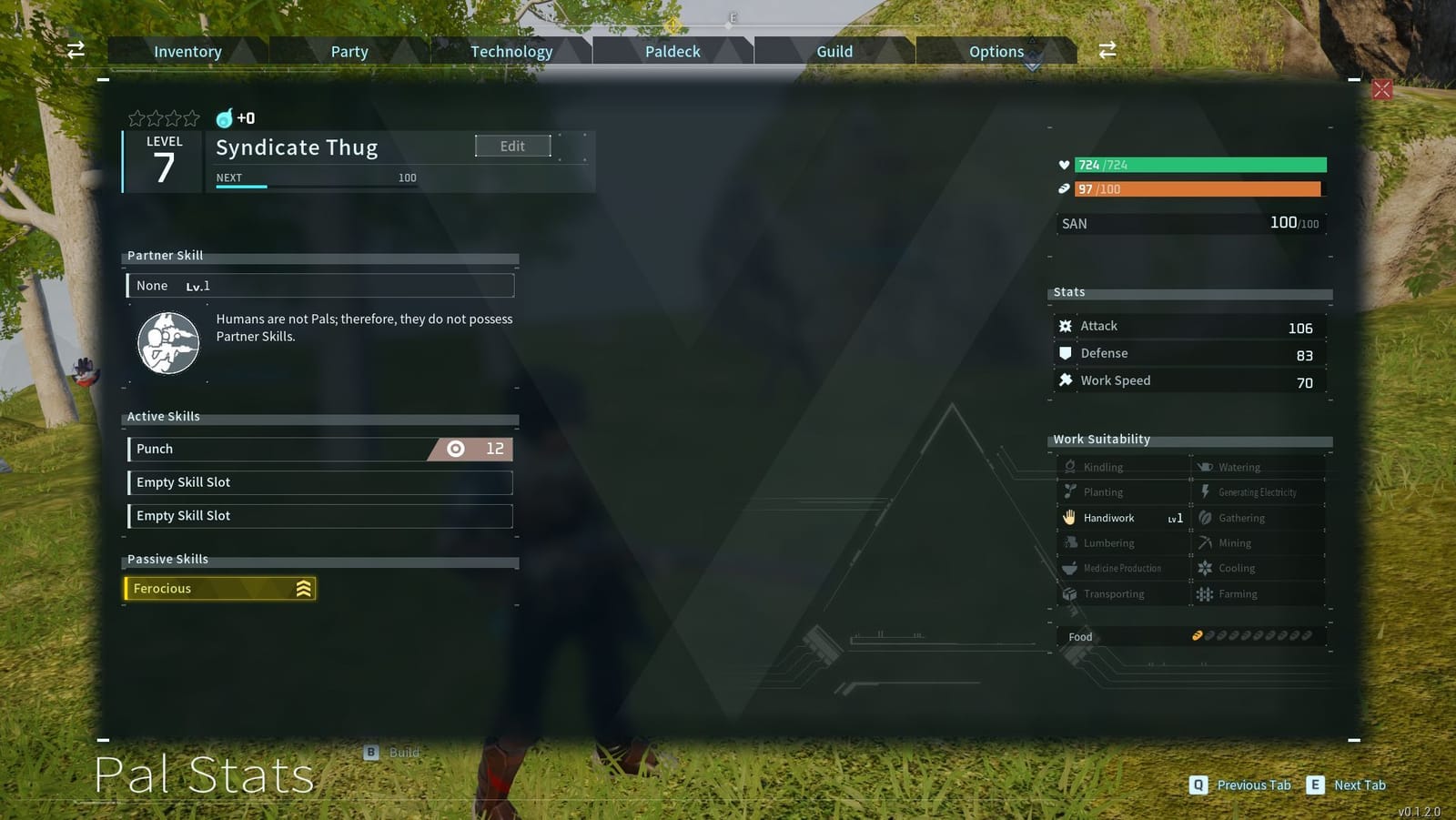Select the Transporting work suitability icon
Image resolution: width=1456 pixels, height=820 pixels.
[x=1069, y=593]
